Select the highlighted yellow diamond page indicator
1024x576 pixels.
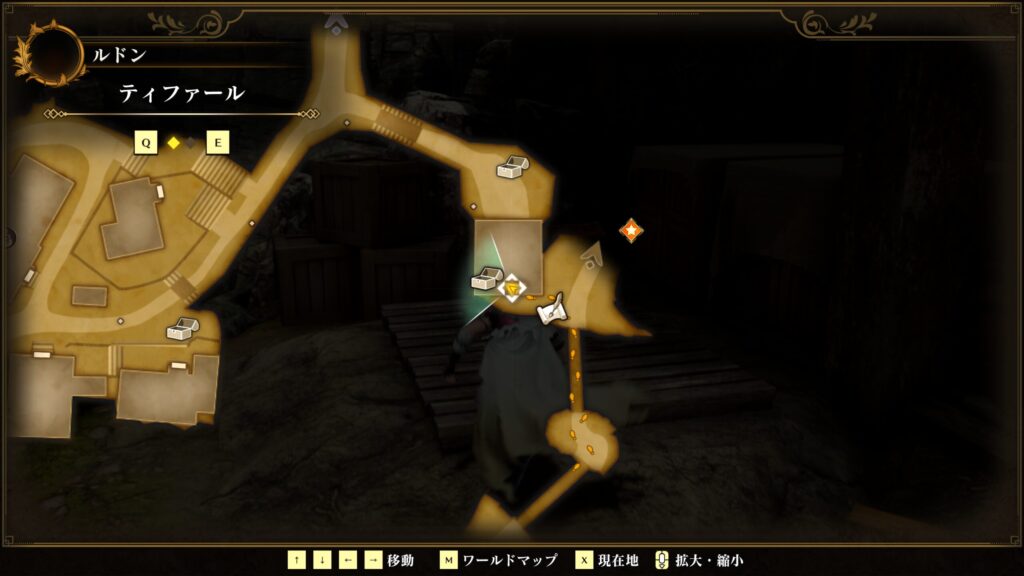coord(173,143)
